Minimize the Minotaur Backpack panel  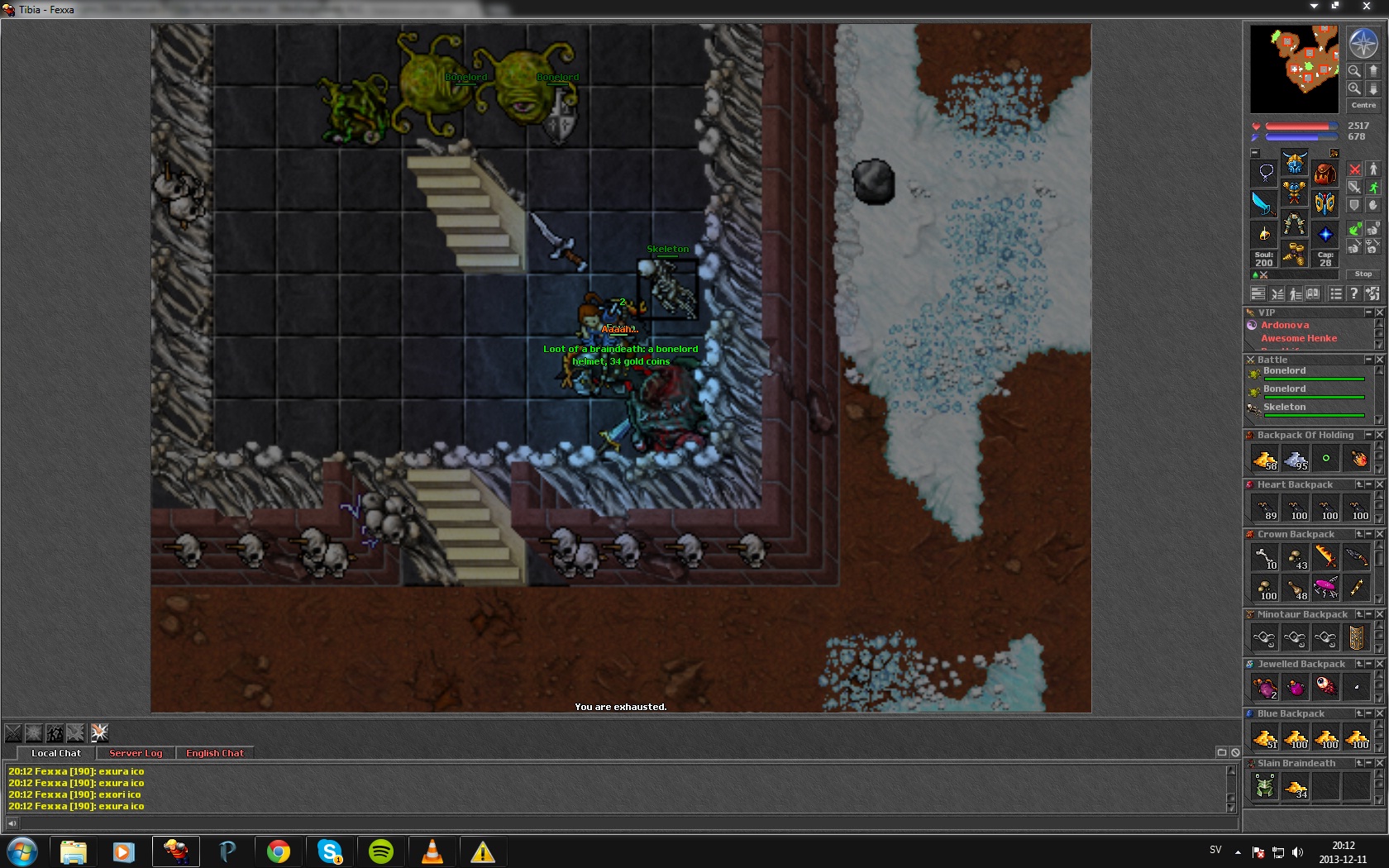[x=1368, y=614]
